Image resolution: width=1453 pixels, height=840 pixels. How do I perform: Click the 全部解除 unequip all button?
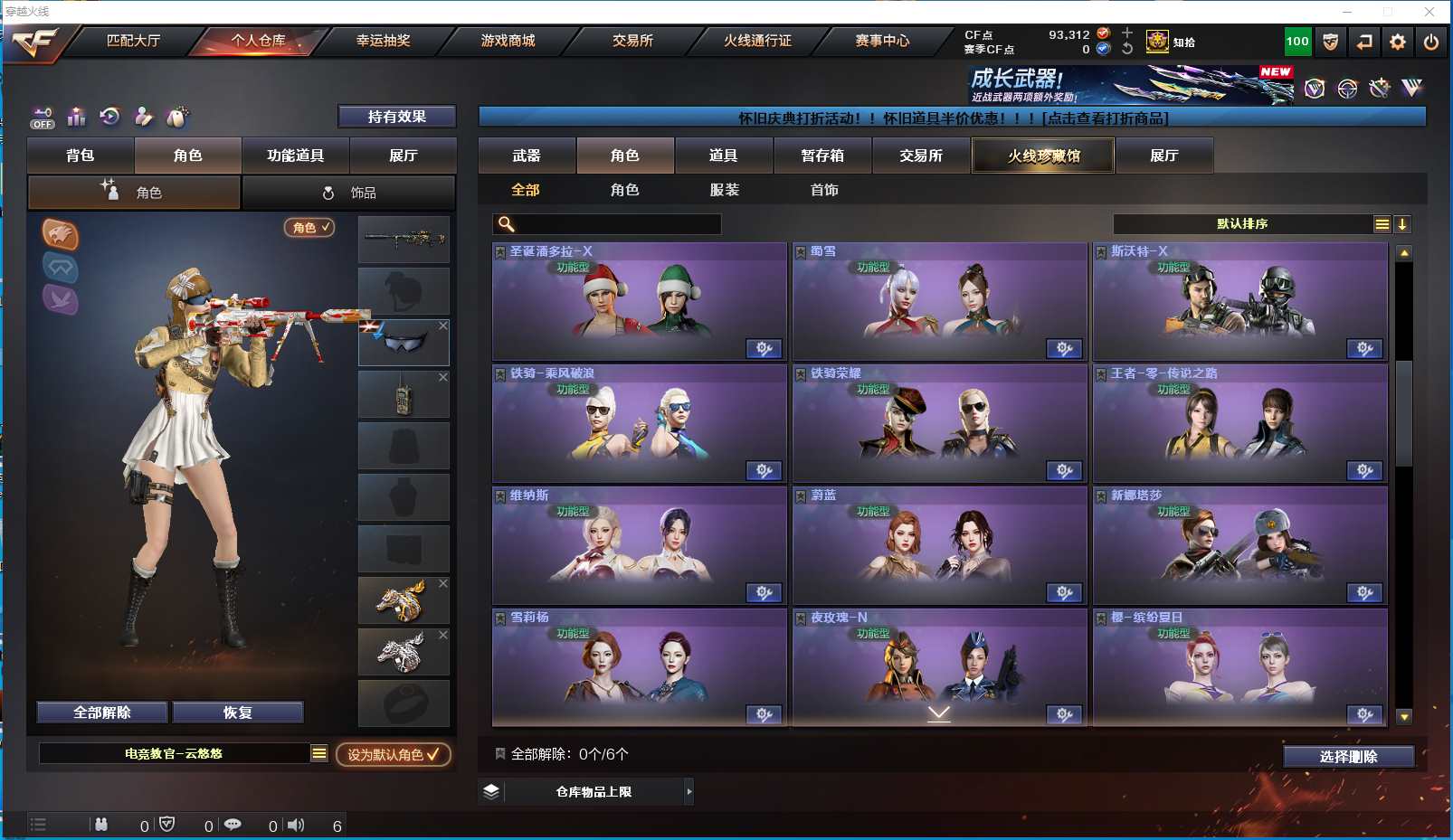[x=102, y=713]
